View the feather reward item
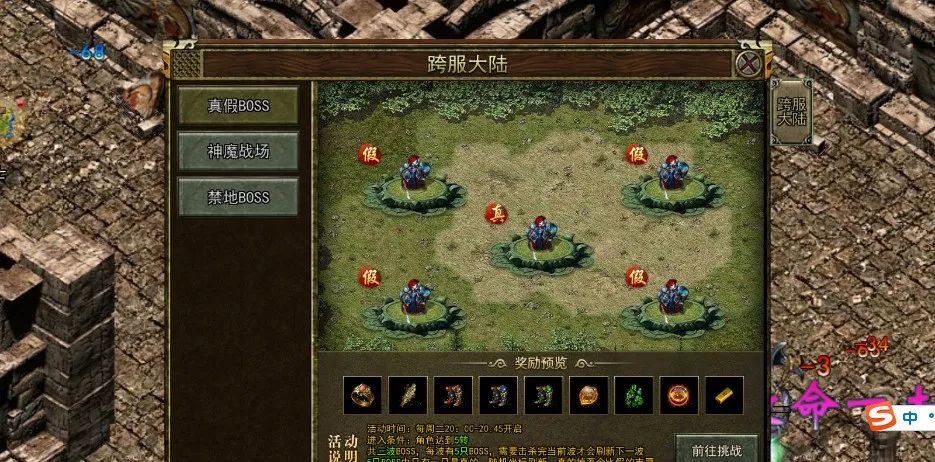Image resolution: width=935 pixels, height=462 pixels. (408, 394)
